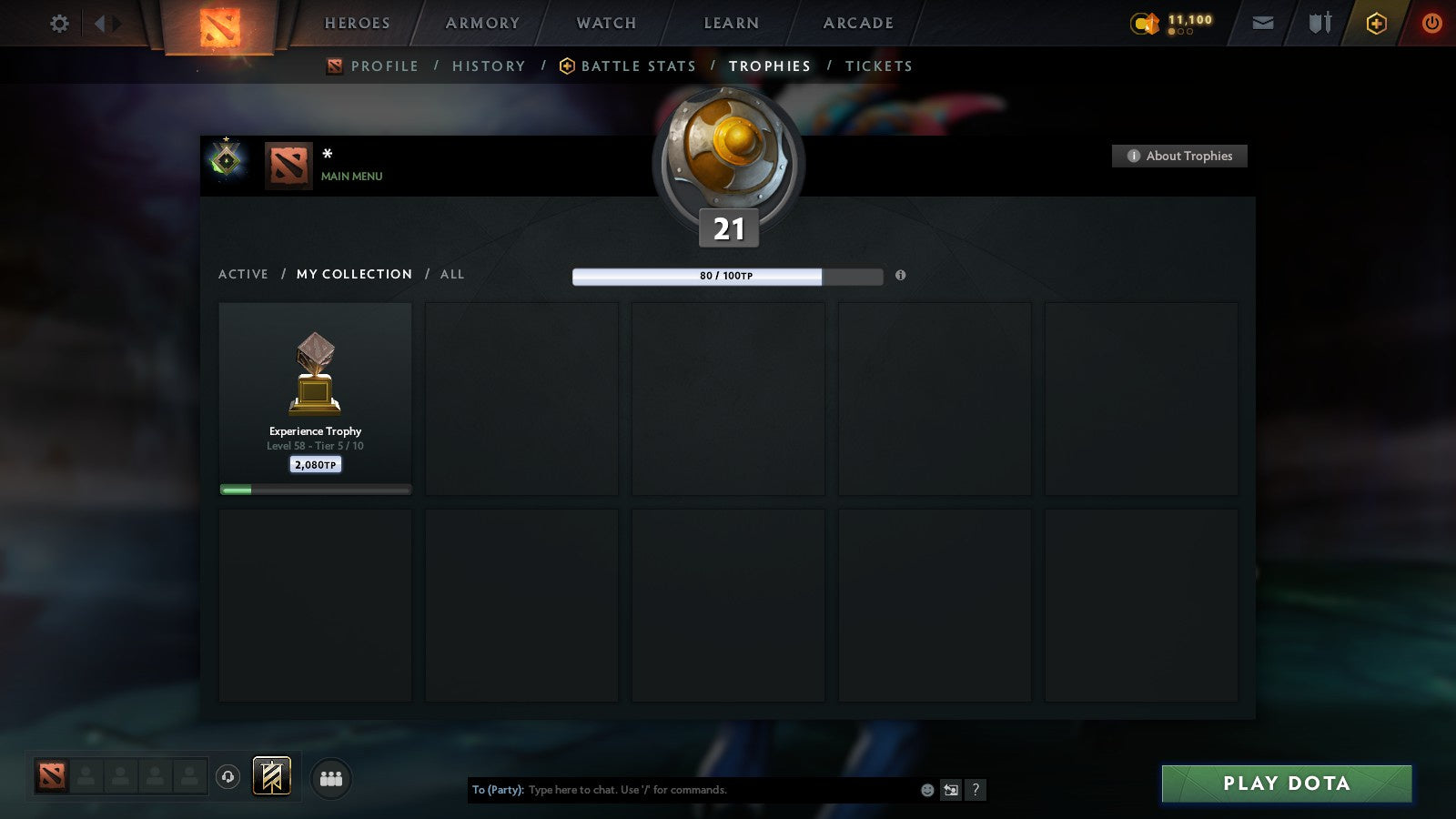1456x819 pixels.
Task: Select the Experience Trophy card
Action: [x=315, y=396]
